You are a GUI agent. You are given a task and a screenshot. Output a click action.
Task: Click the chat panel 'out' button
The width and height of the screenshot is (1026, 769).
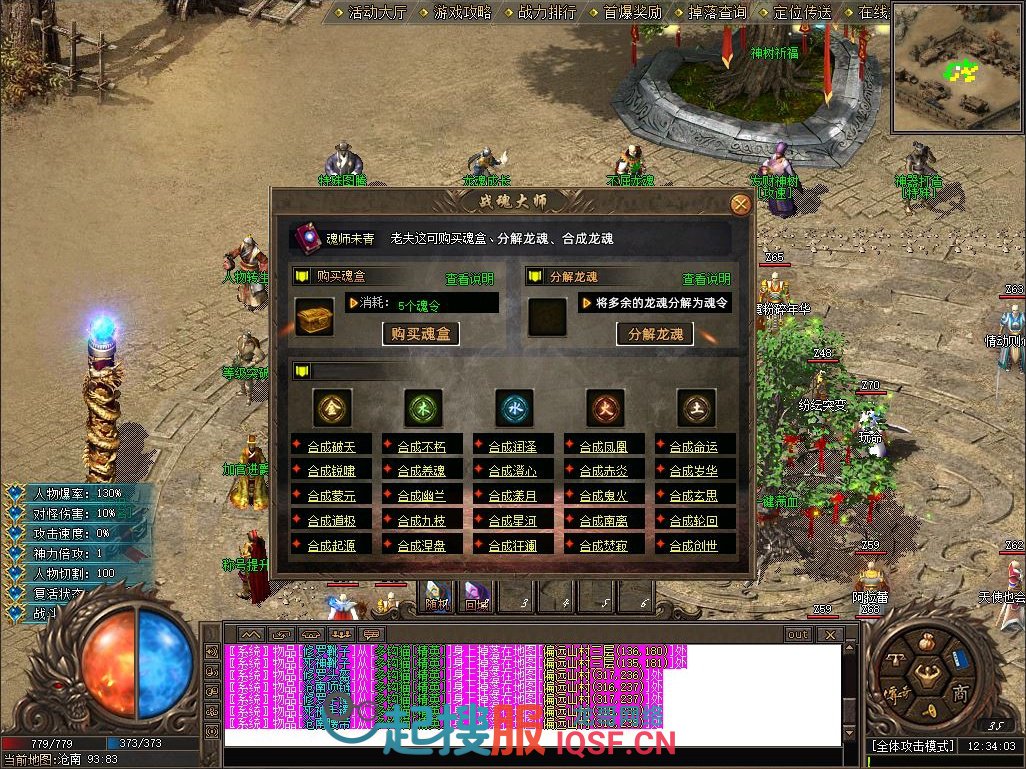(797, 635)
